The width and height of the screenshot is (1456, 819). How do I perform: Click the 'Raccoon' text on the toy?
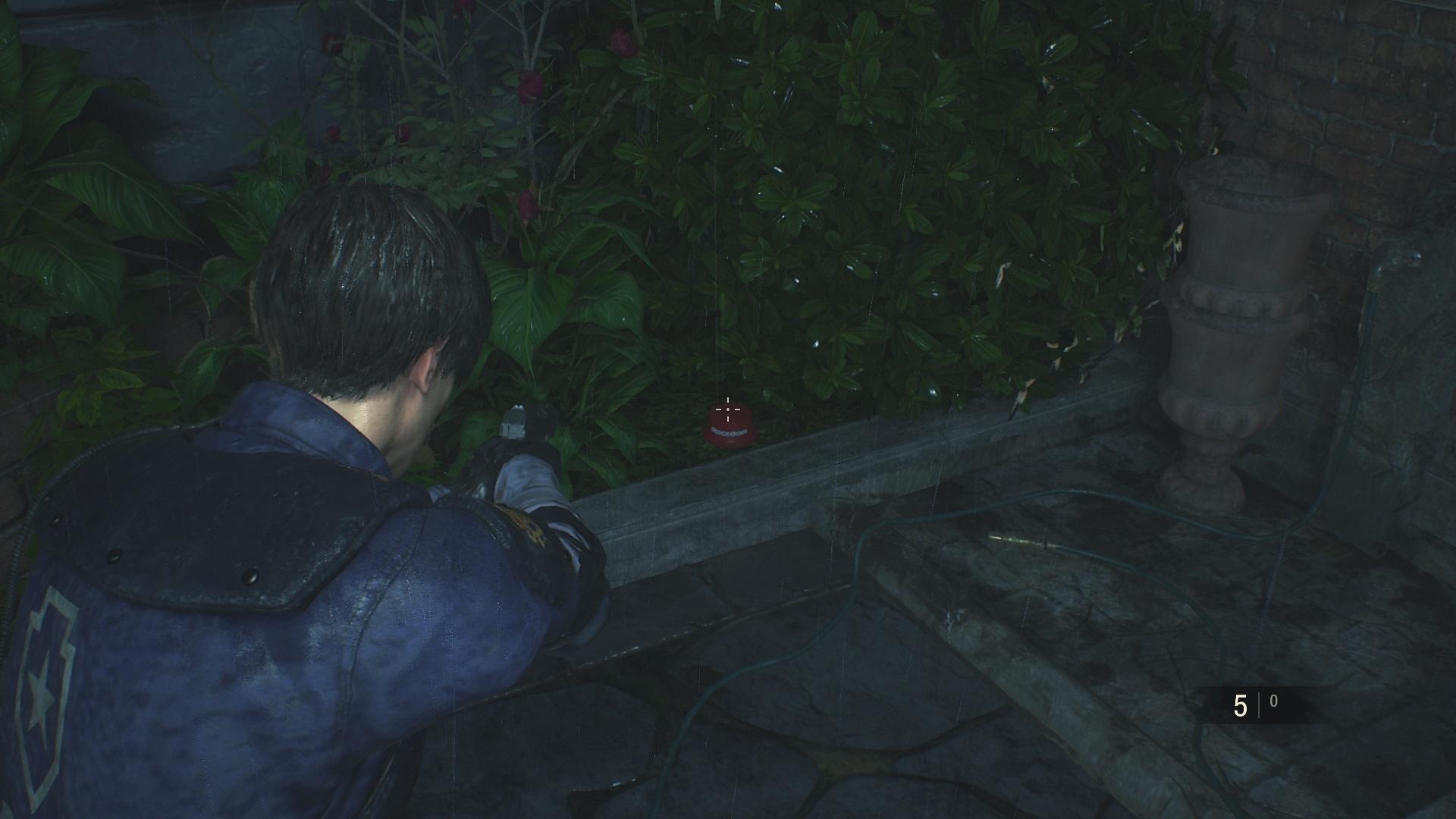tap(730, 431)
